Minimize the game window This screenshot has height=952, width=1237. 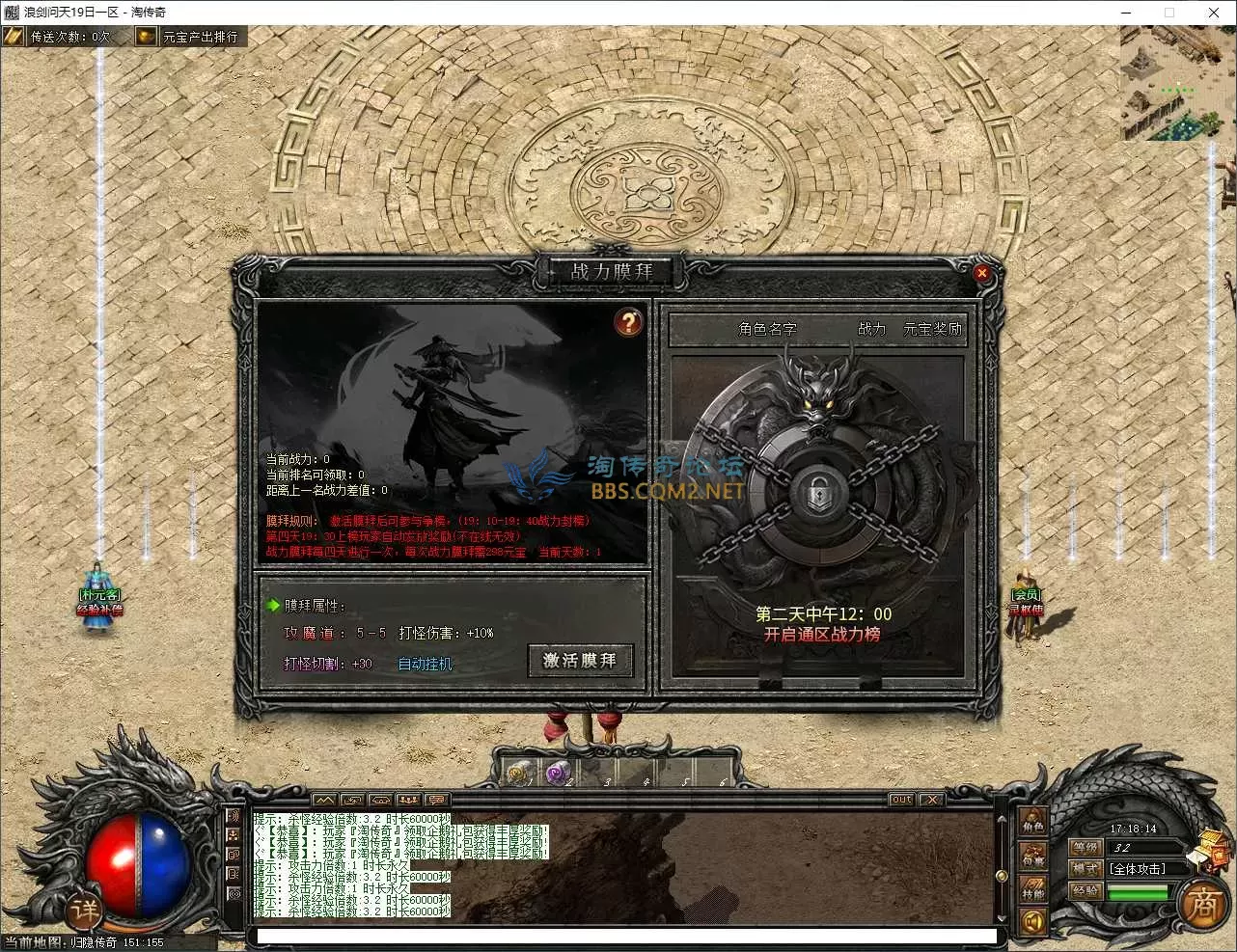(x=1126, y=13)
